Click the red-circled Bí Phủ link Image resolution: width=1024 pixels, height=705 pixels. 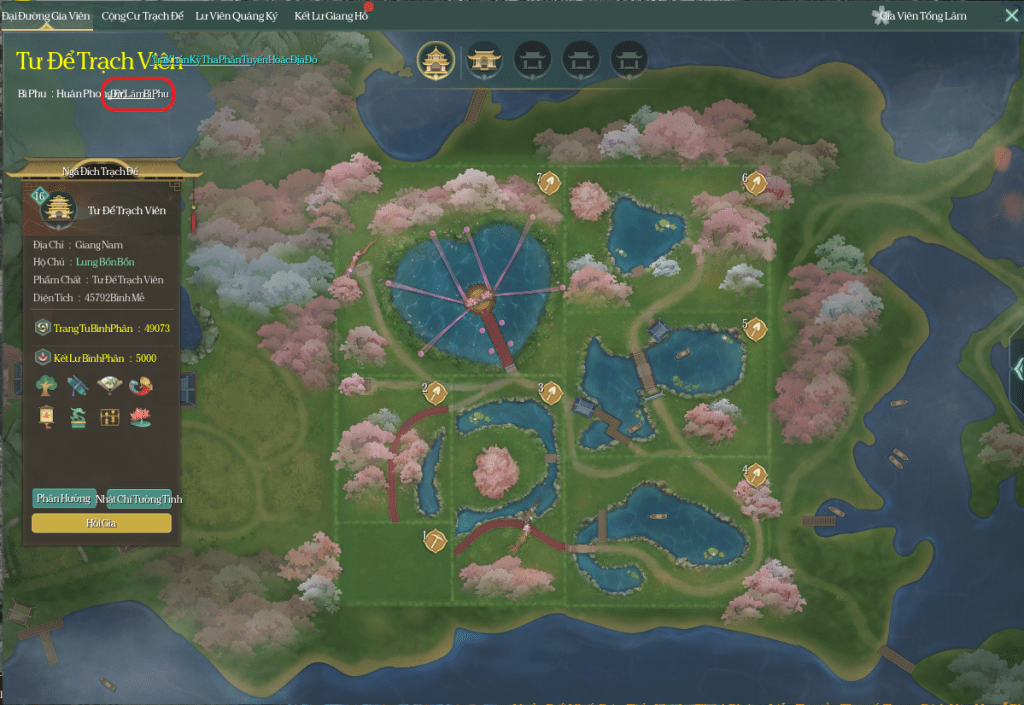(139, 93)
